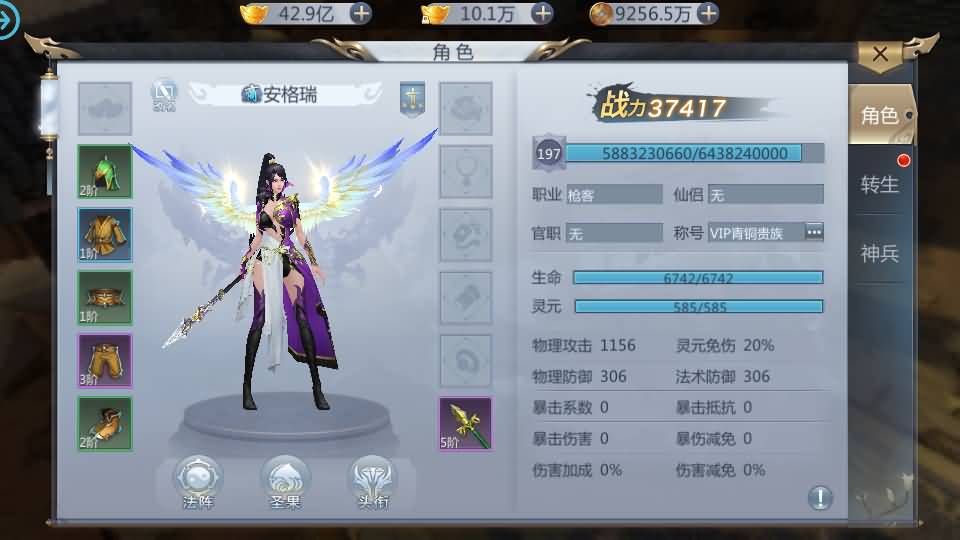Switch to the 转生 tab
The height and width of the screenshot is (540, 960).
[880, 184]
